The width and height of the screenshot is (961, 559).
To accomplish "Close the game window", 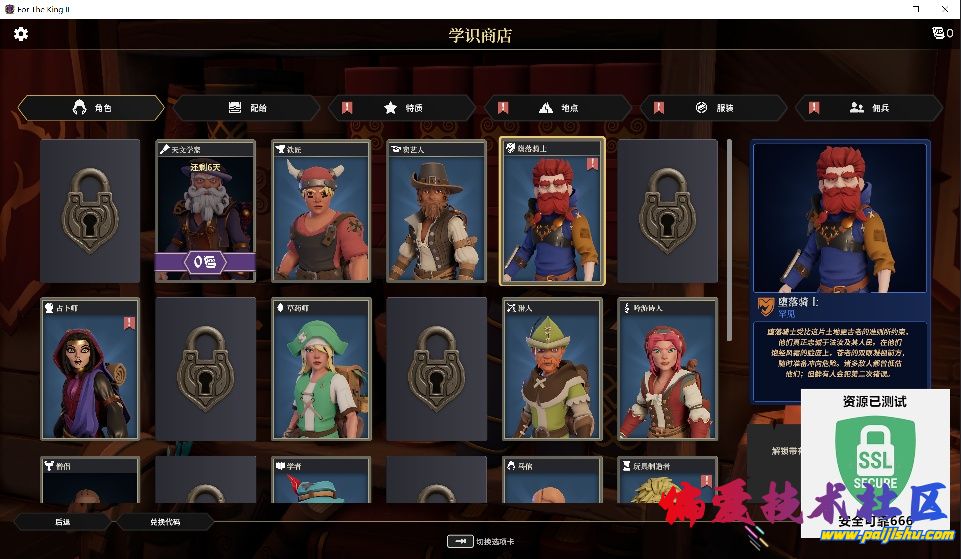I will pos(943,8).
